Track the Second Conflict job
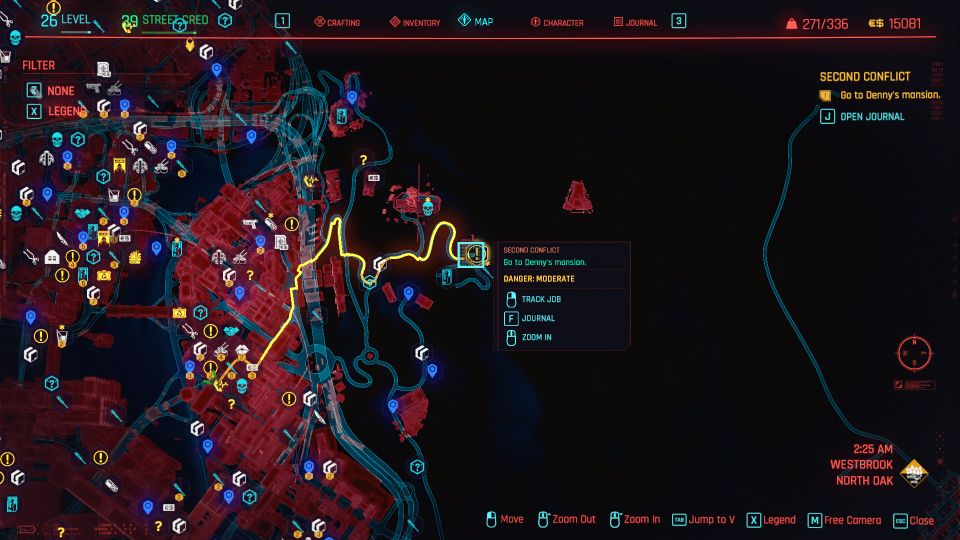 (542, 299)
